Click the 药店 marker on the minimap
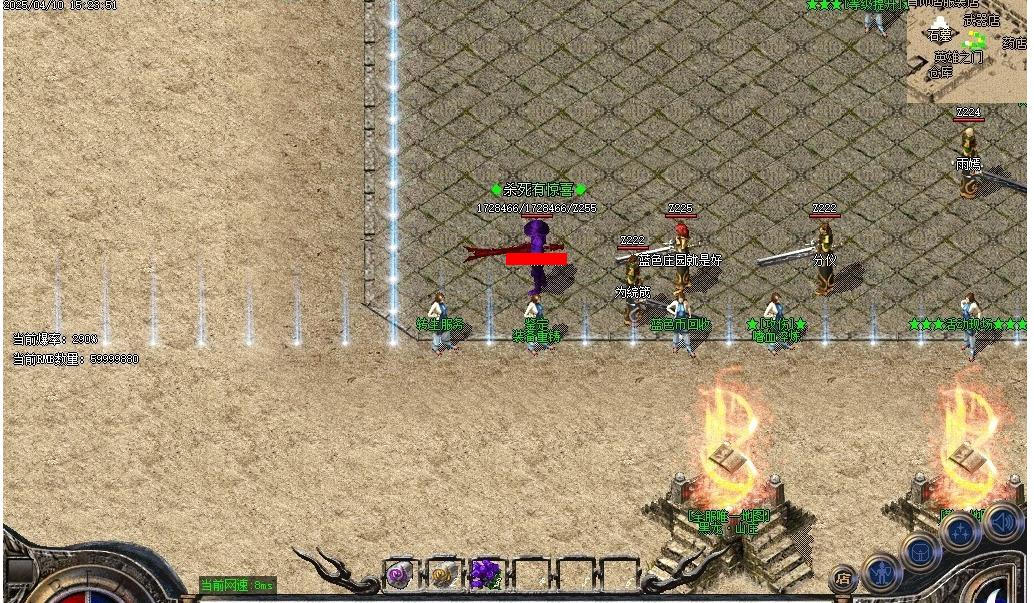1034x603 pixels. (x=1014, y=43)
